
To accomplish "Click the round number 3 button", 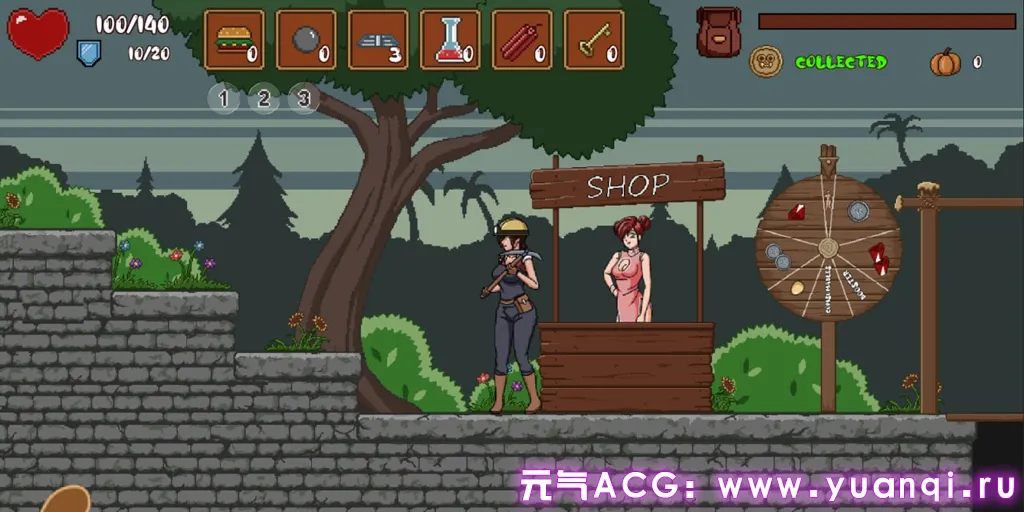I will point(304,98).
